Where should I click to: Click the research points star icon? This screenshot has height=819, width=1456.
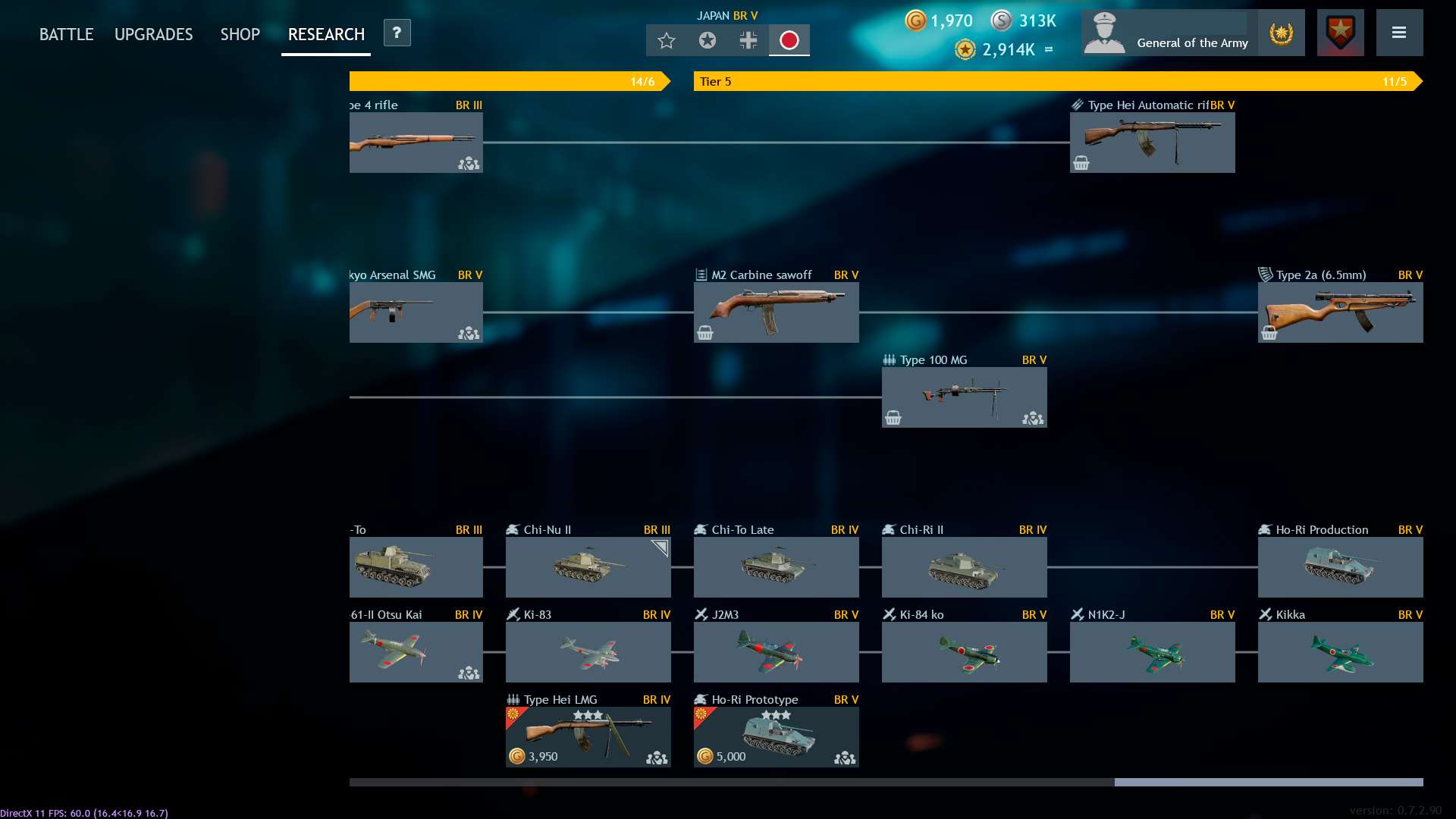[965, 50]
